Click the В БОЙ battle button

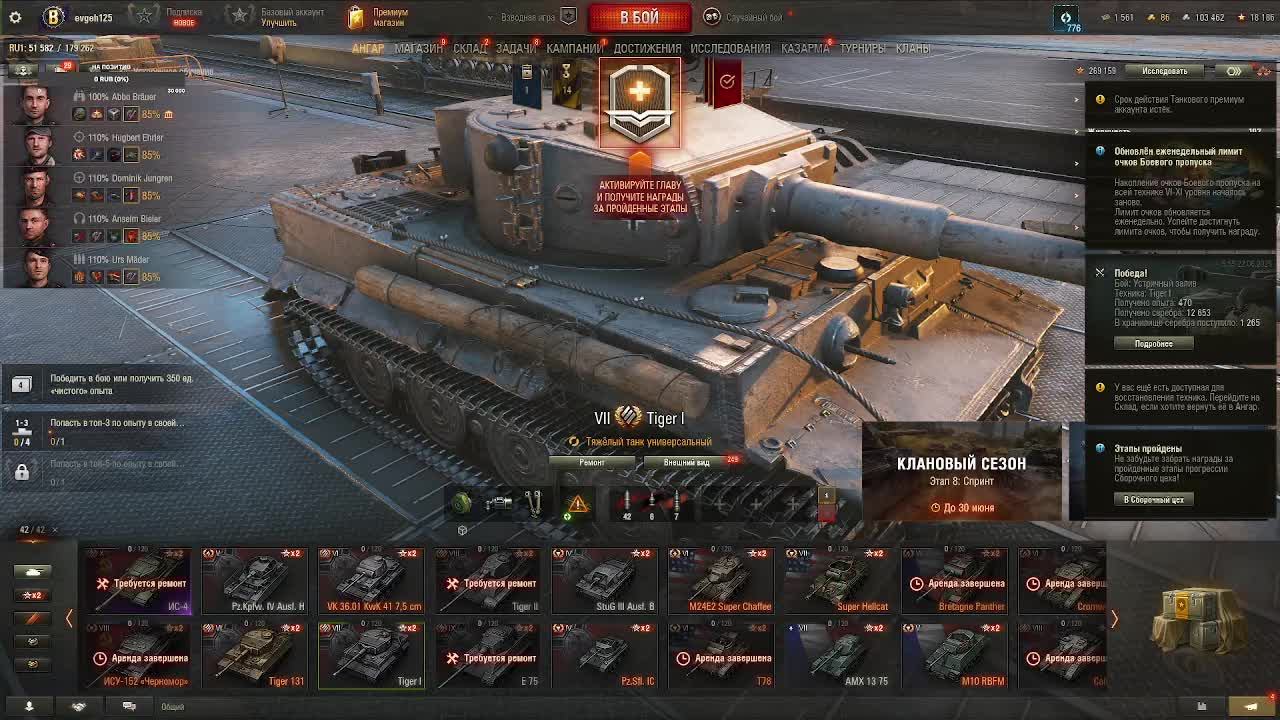pyautogui.click(x=640, y=17)
